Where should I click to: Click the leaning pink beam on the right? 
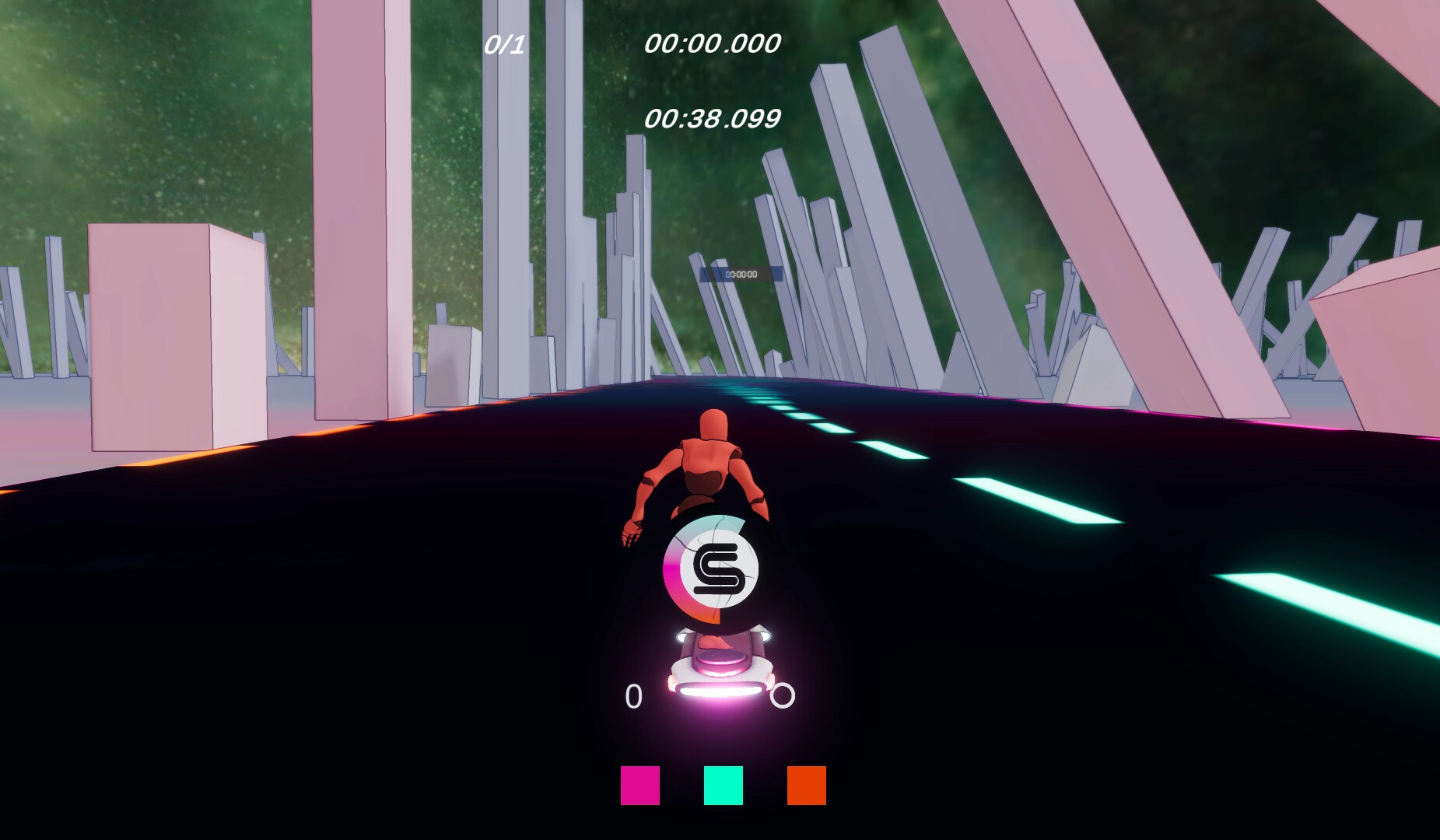pos(1112,218)
